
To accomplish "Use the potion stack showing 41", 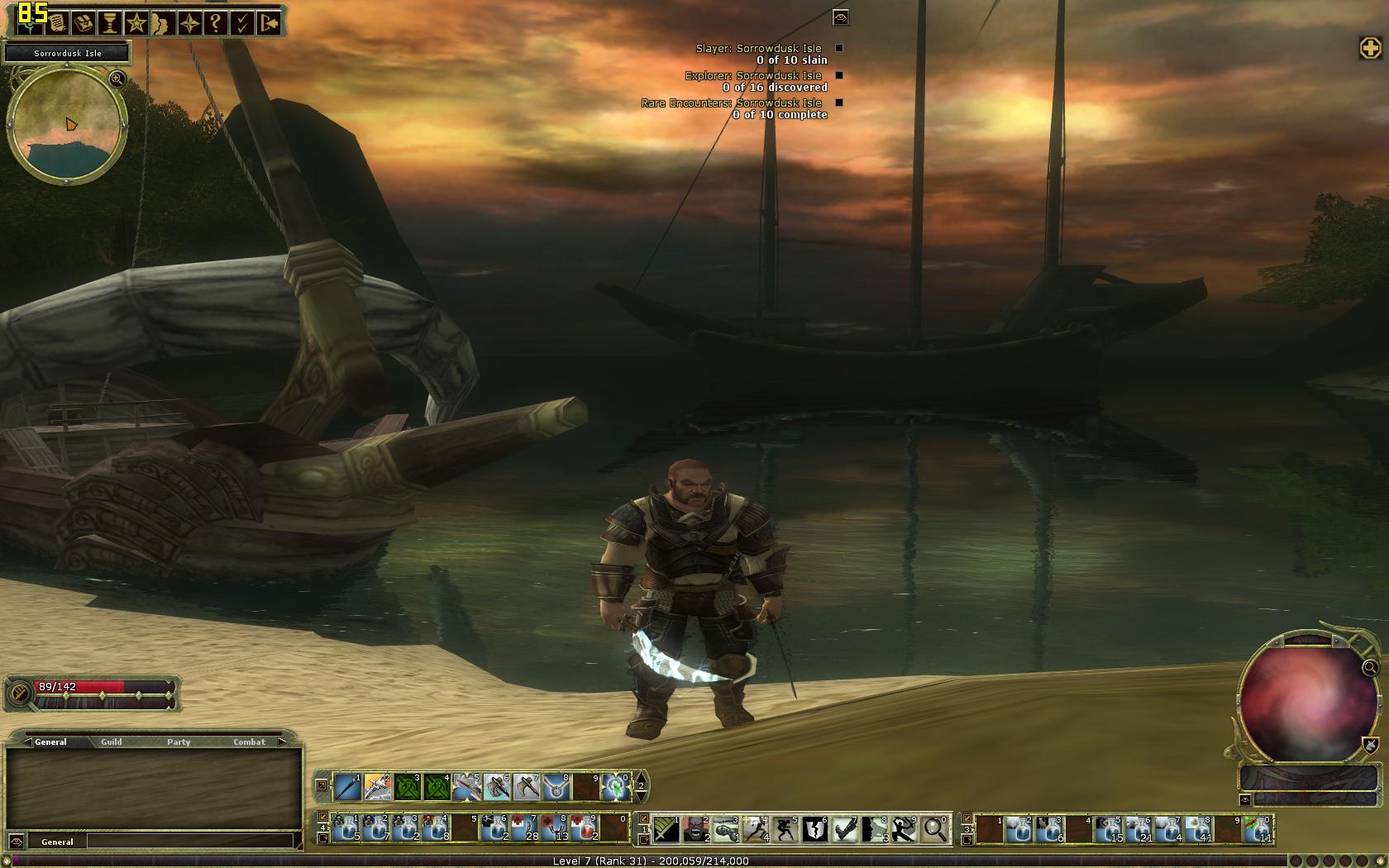I will point(1198,828).
